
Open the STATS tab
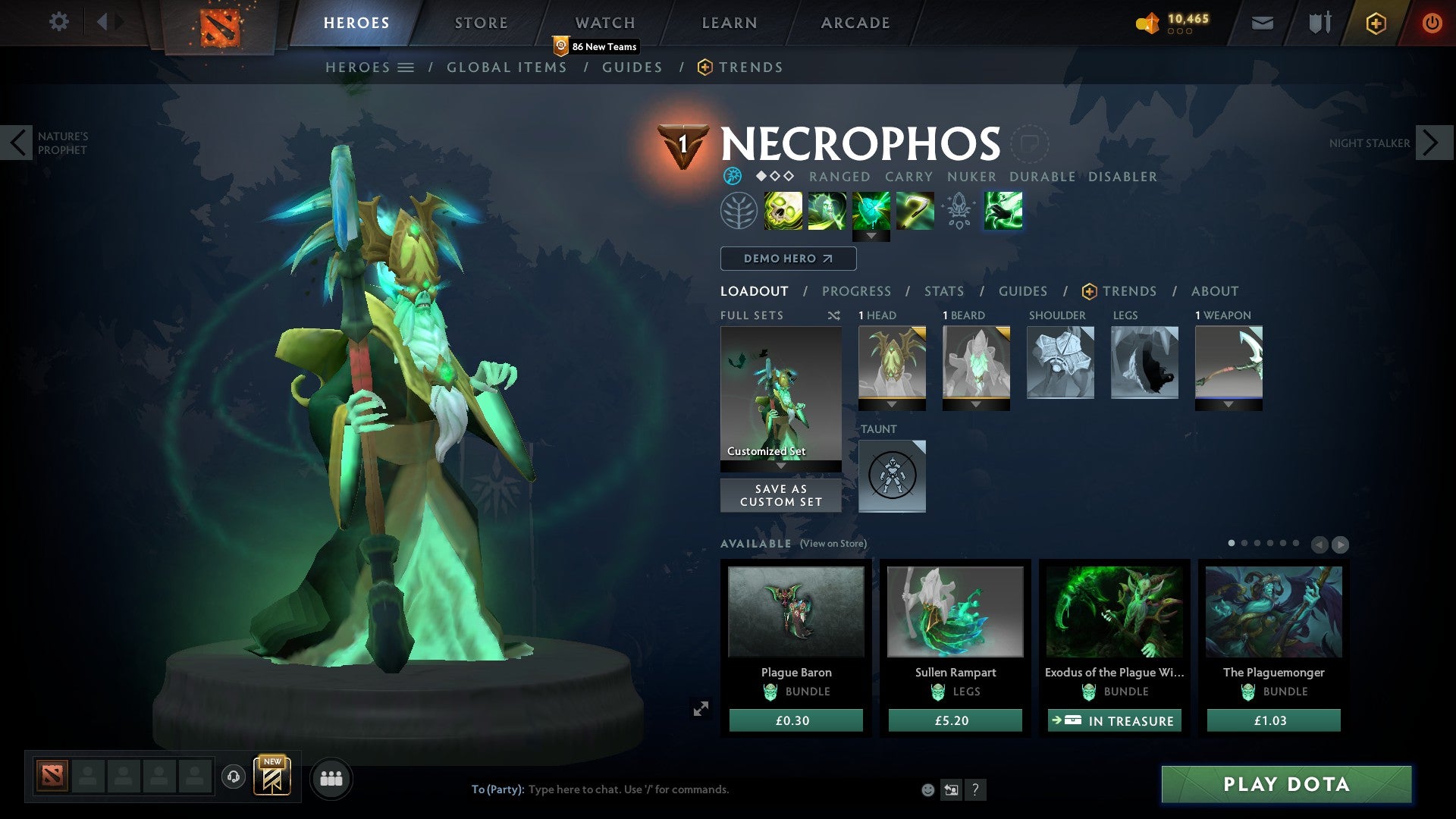[943, 291]
